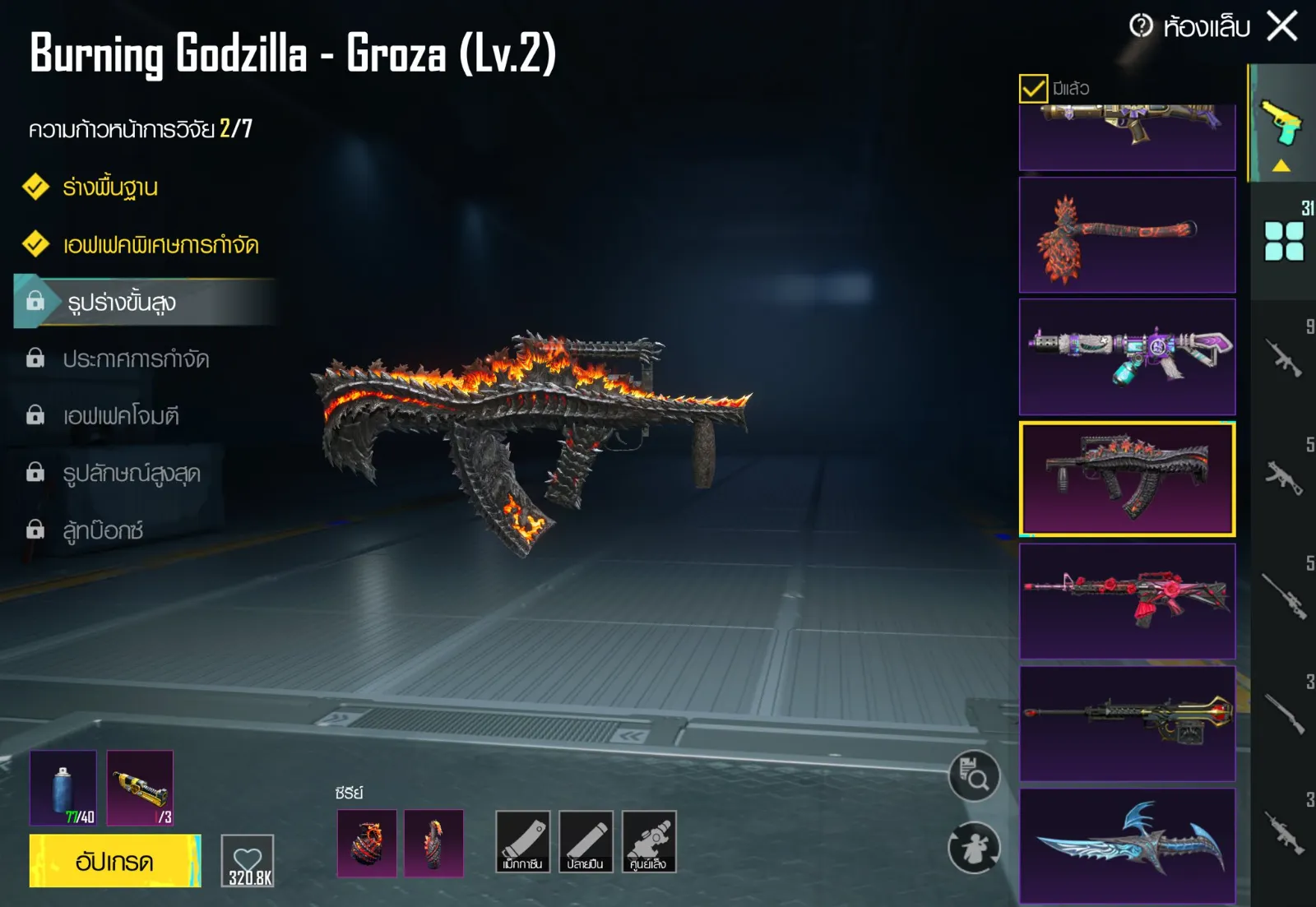Open the locked ประกาศการกำจัด stage

(x=136, y=359)
